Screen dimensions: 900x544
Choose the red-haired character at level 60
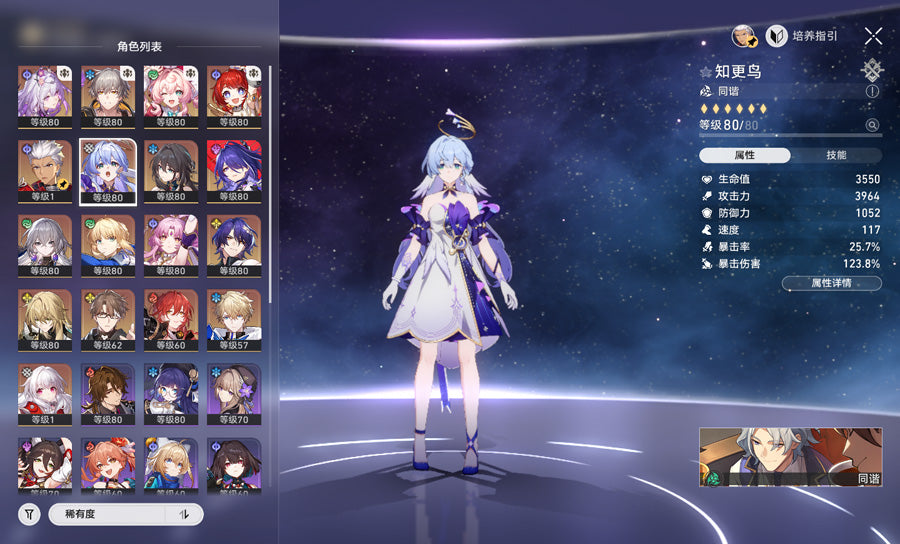(170, 320)
